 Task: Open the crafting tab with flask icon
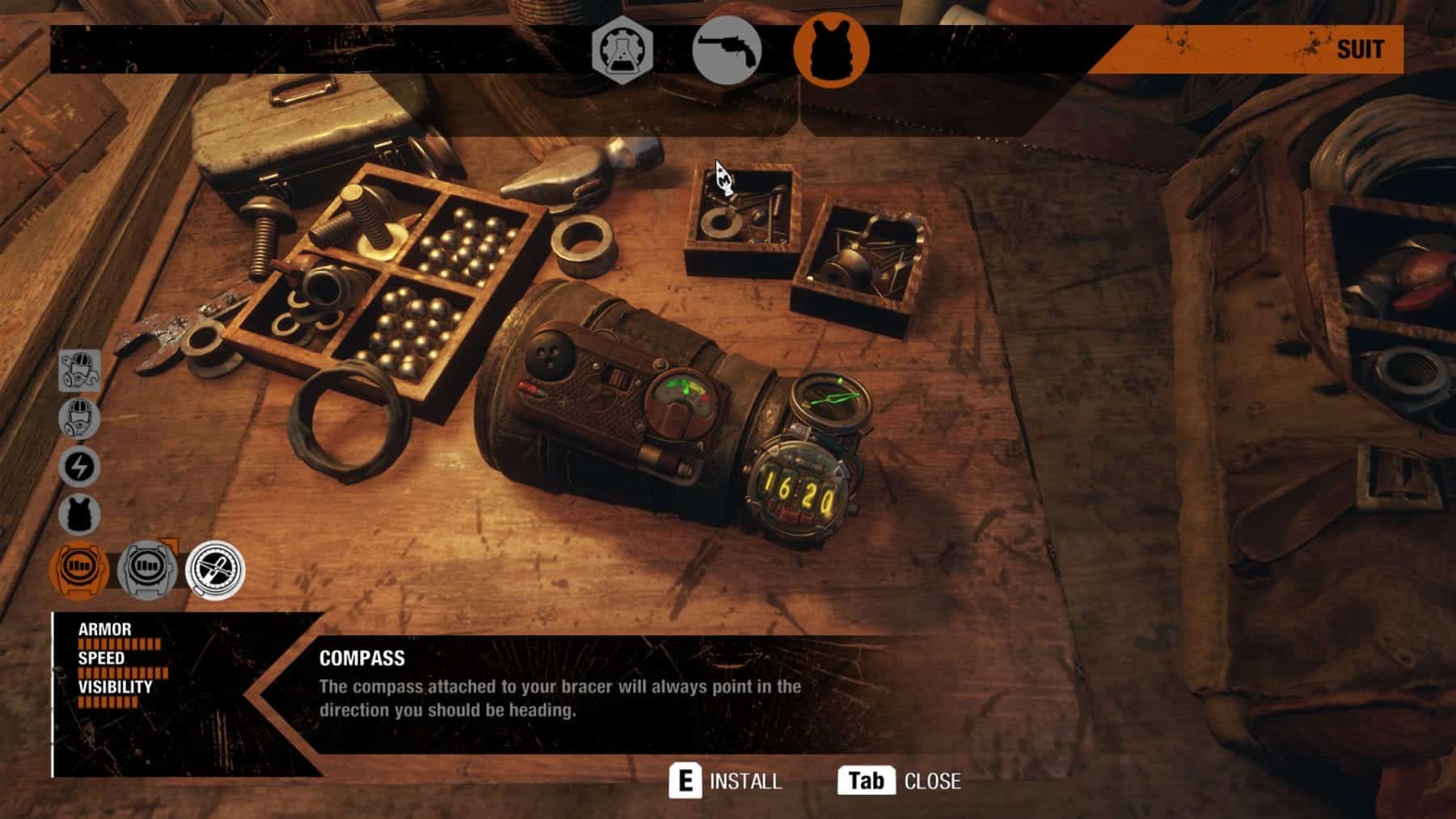(x=622, y=50)
